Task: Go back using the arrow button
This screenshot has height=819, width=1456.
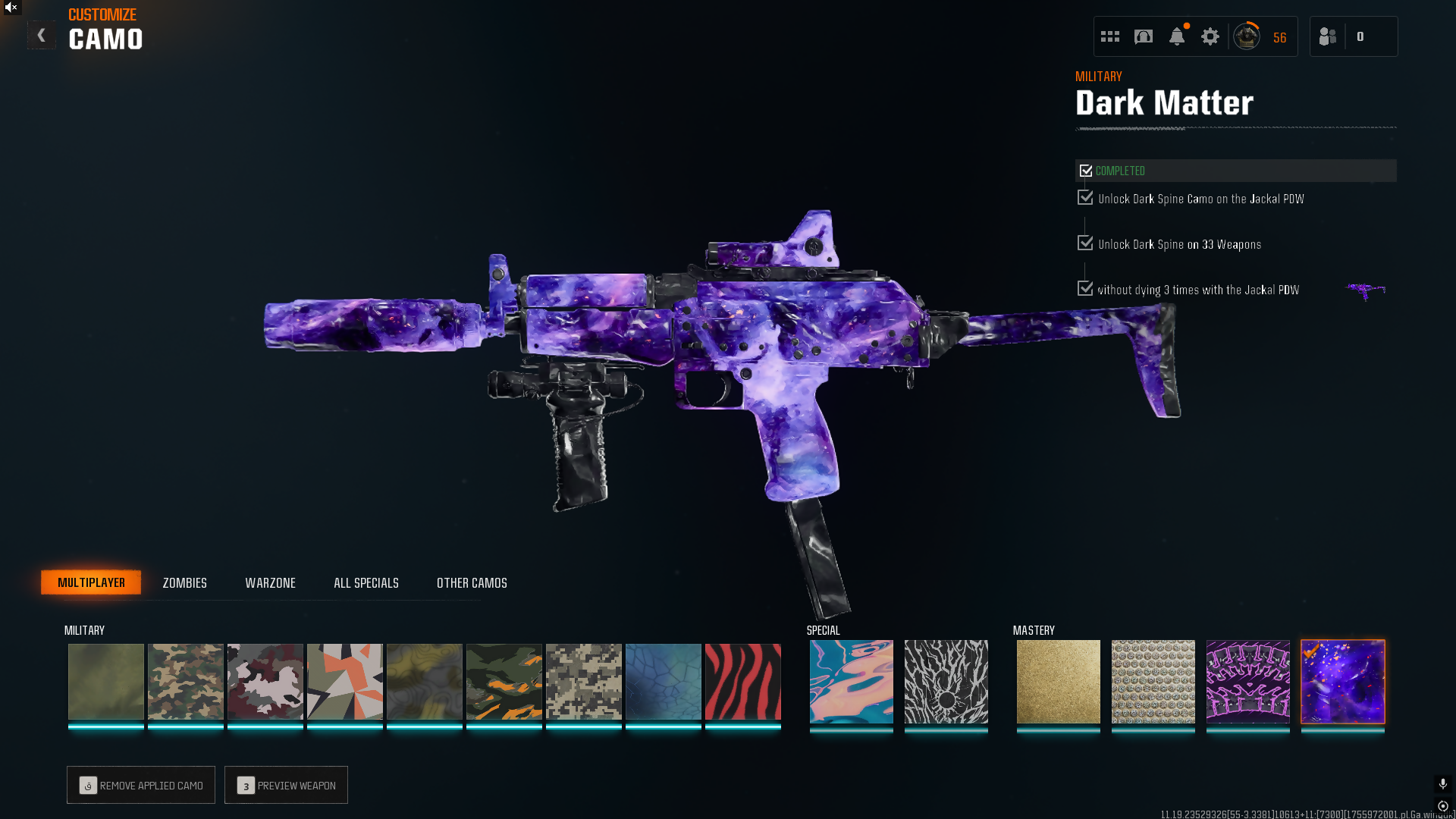Action: 42,35
